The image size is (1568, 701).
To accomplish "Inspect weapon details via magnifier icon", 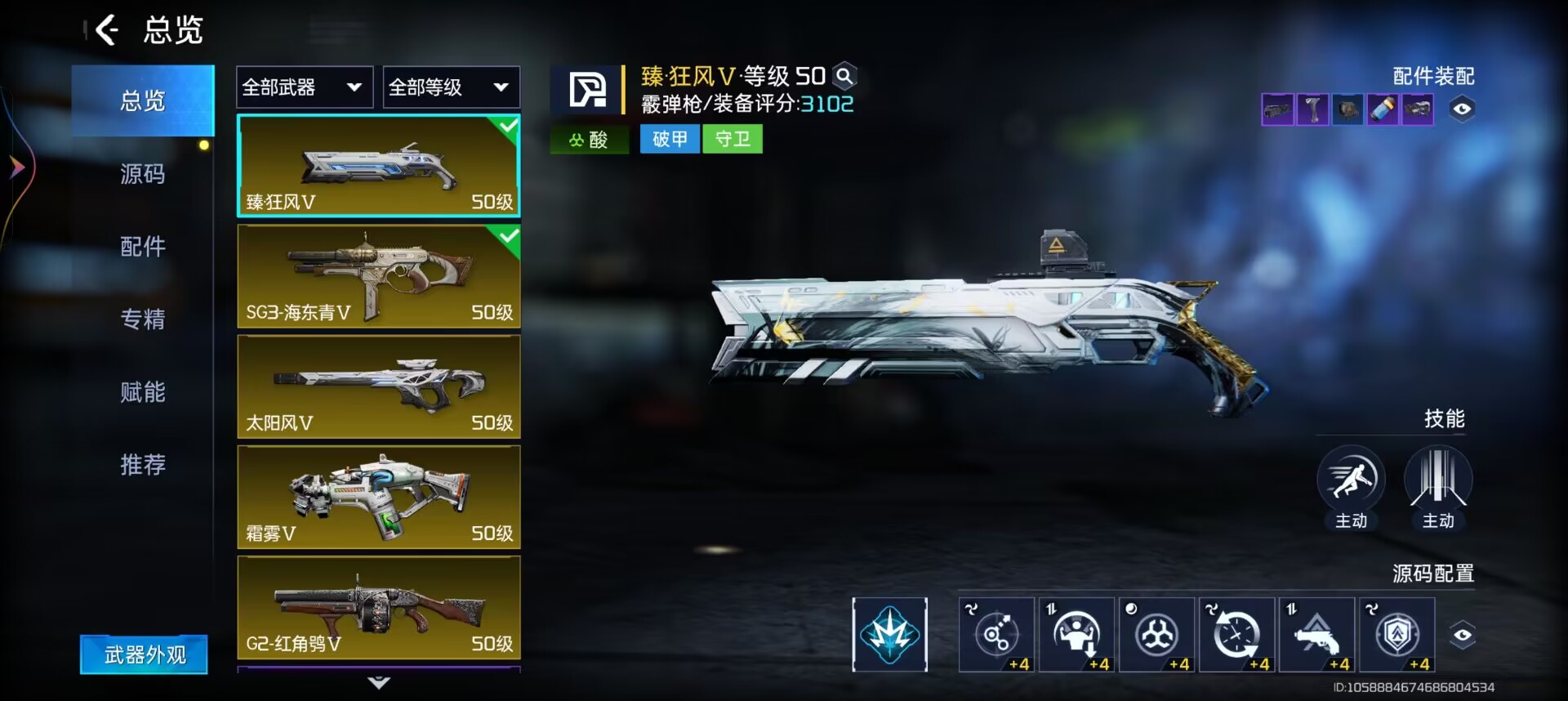I will click(x=845, y=77).
